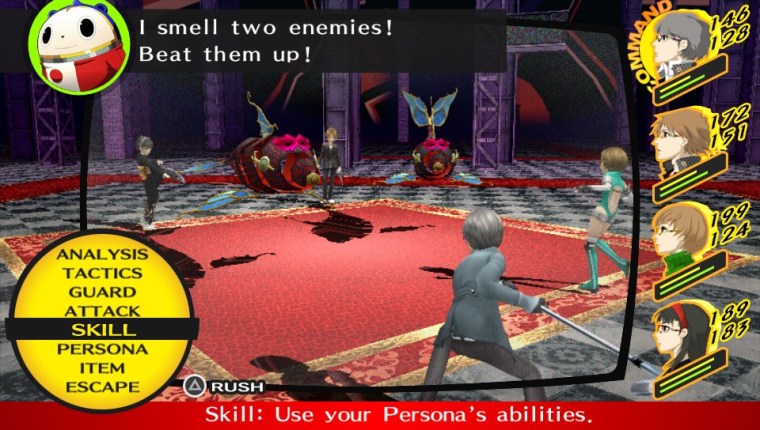Choose the Tactics command

[x=101, y=273]
